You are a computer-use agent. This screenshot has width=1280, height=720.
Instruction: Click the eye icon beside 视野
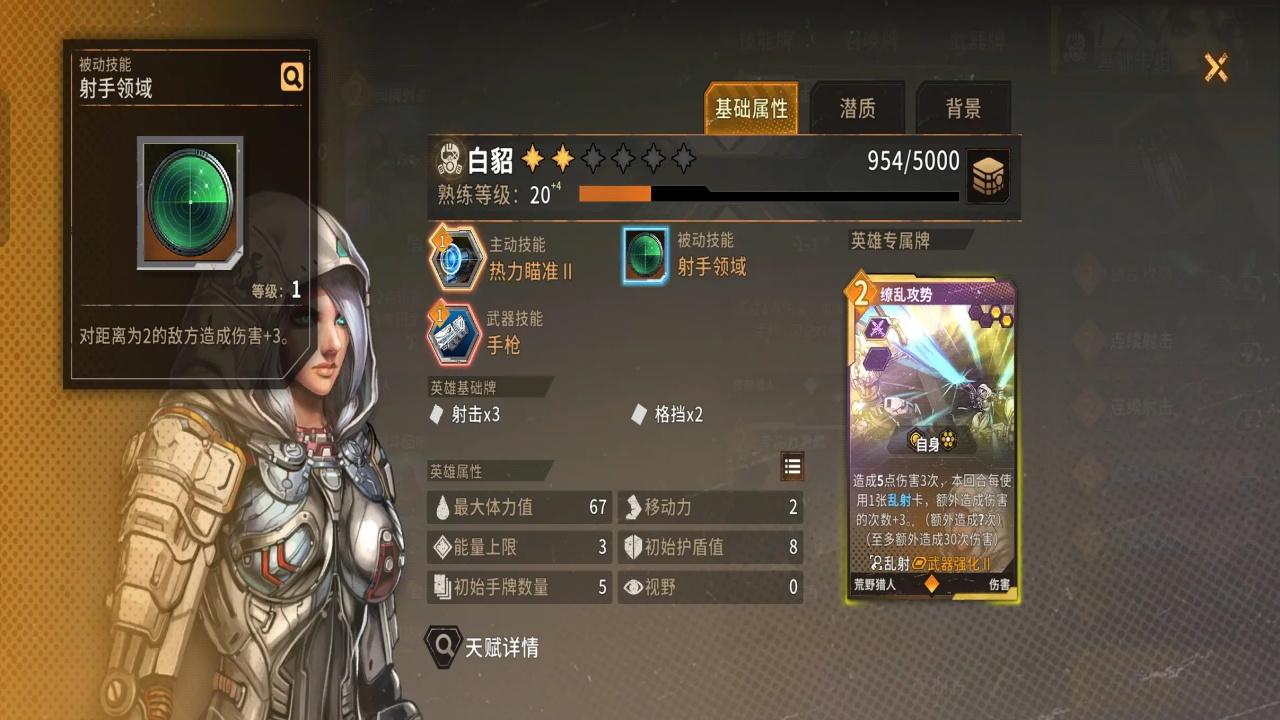pyautogui.click(x=633, y=589)
